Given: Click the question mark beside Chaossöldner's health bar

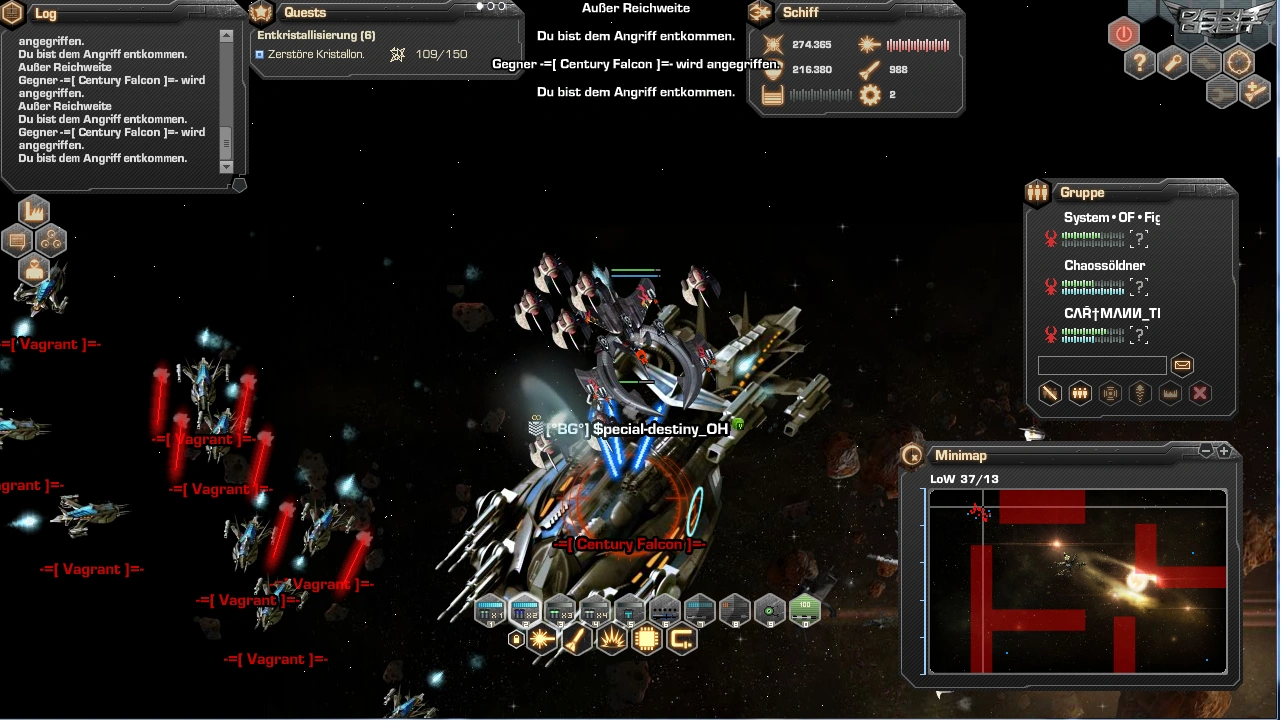Looking at the screenshot, I should pos(1138,287).
